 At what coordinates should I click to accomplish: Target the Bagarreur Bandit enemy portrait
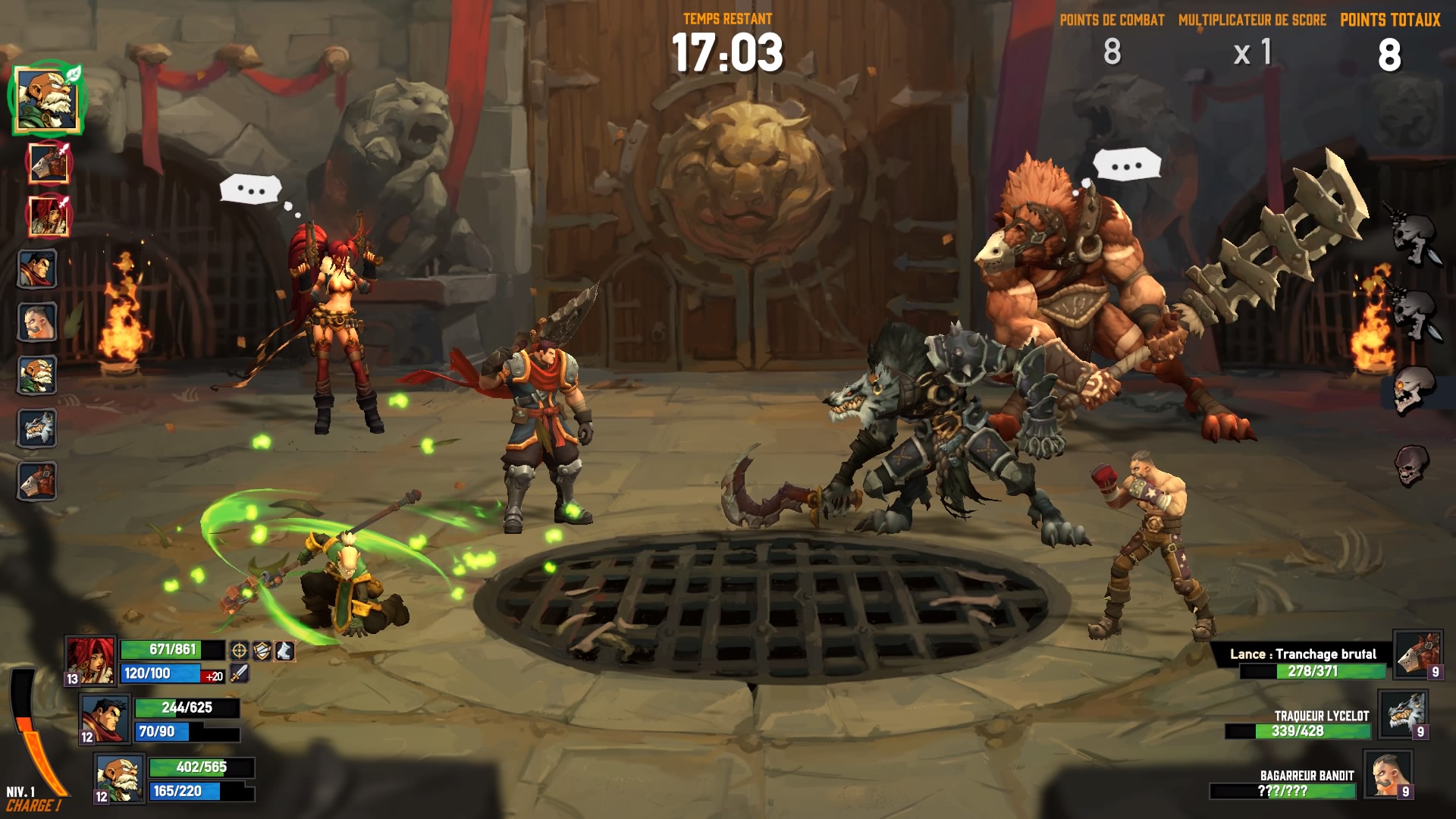[x=1388, y=773]
